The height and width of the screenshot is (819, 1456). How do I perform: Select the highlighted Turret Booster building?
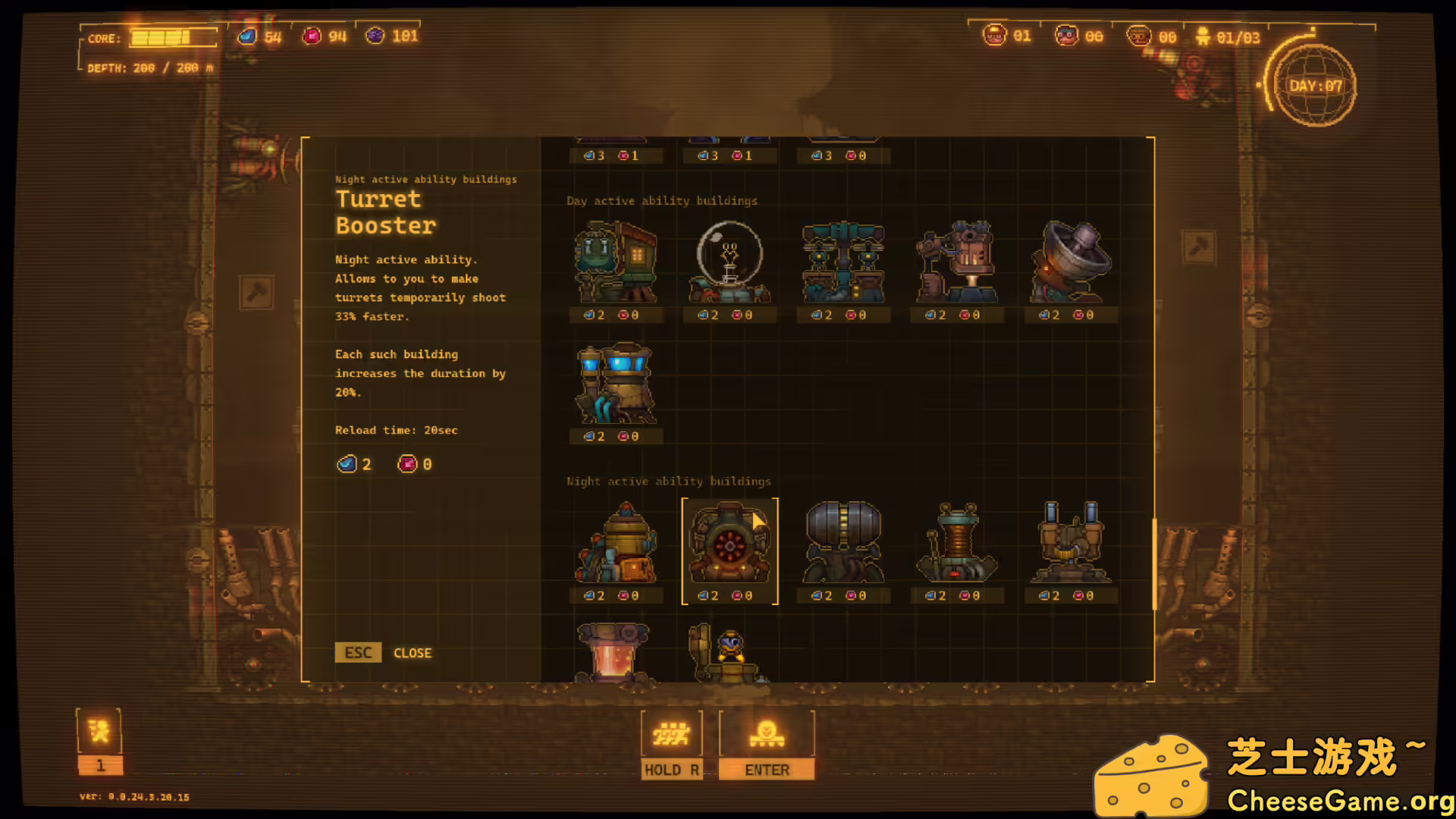(730, 544)
